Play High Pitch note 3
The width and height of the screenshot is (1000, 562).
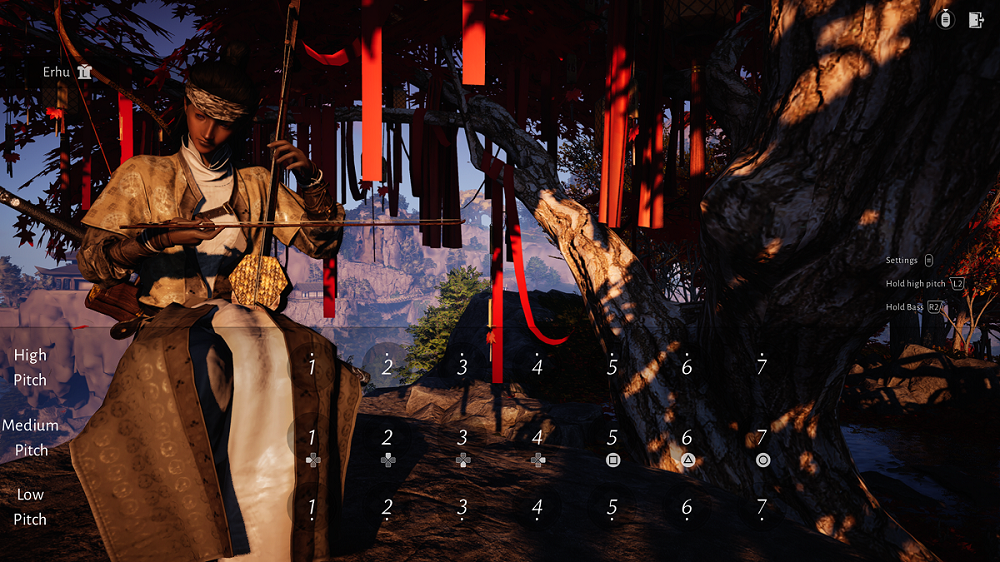tap(462, 367)
